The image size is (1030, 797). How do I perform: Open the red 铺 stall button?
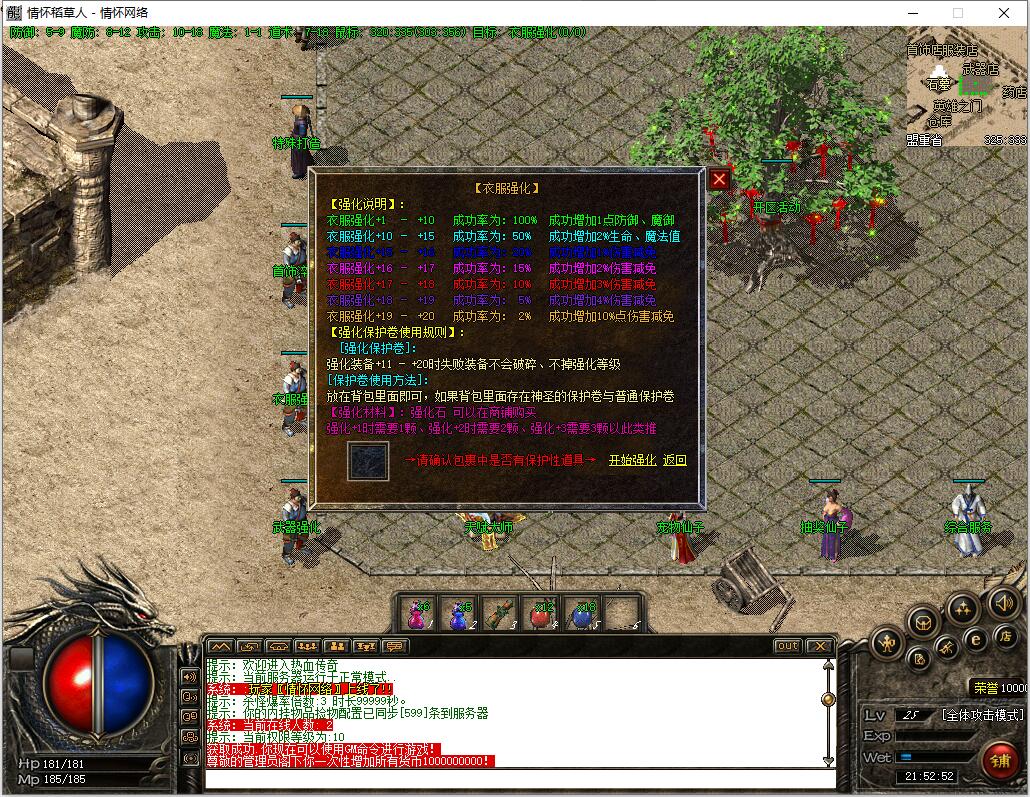[x=999, y=760]
